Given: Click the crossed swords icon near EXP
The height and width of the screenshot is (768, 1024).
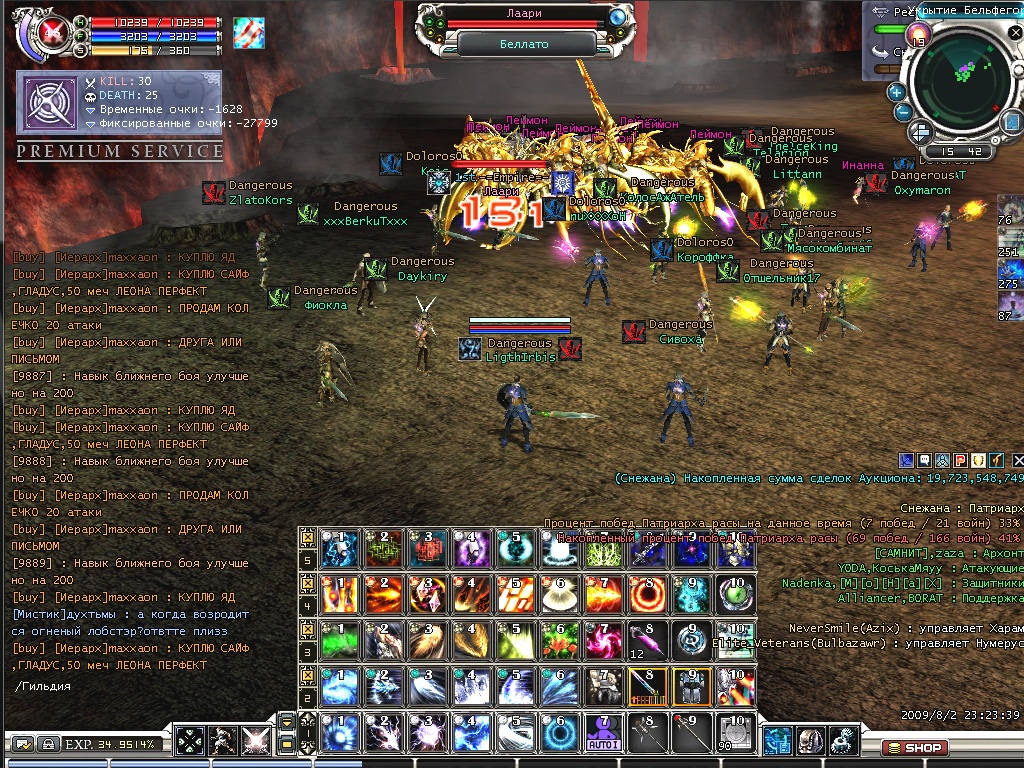Looking at the screenshot, I should 258,742.
